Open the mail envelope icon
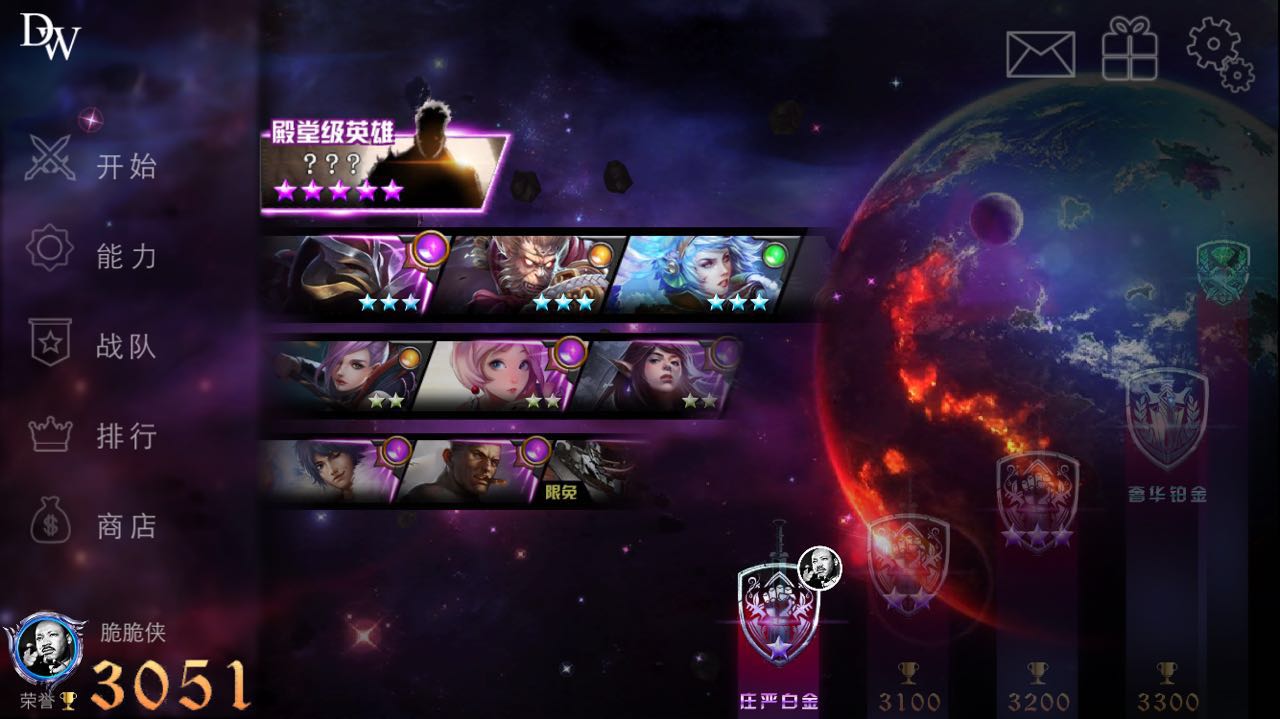Image resolution: width=1280 pixels, height=719 pixels. [x=1040, y=54]
